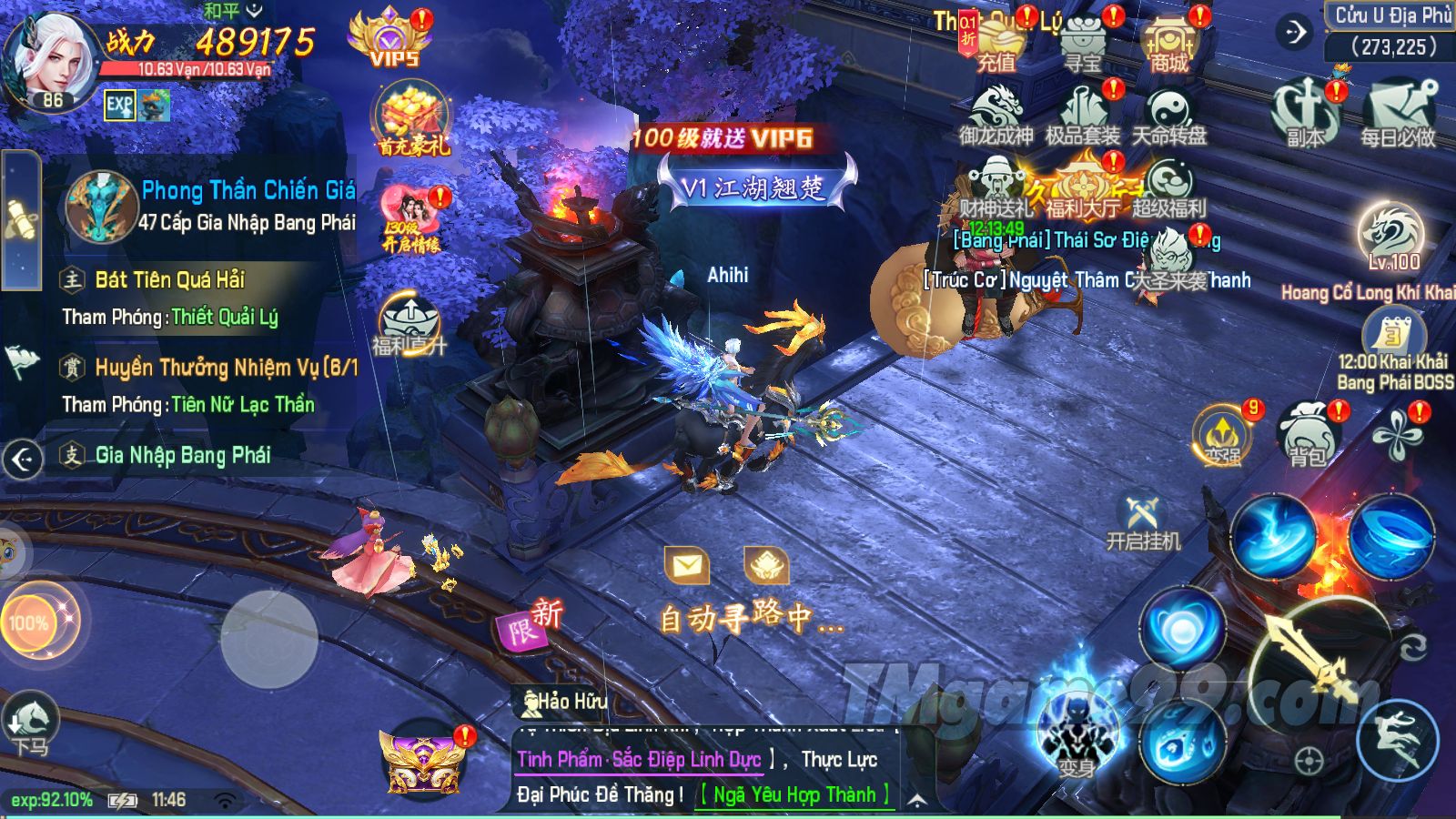Select the Bát Tiên Quá Hải main quest
The height and width of the screenshot is (819, 1456).
click(x=169, y=279)
